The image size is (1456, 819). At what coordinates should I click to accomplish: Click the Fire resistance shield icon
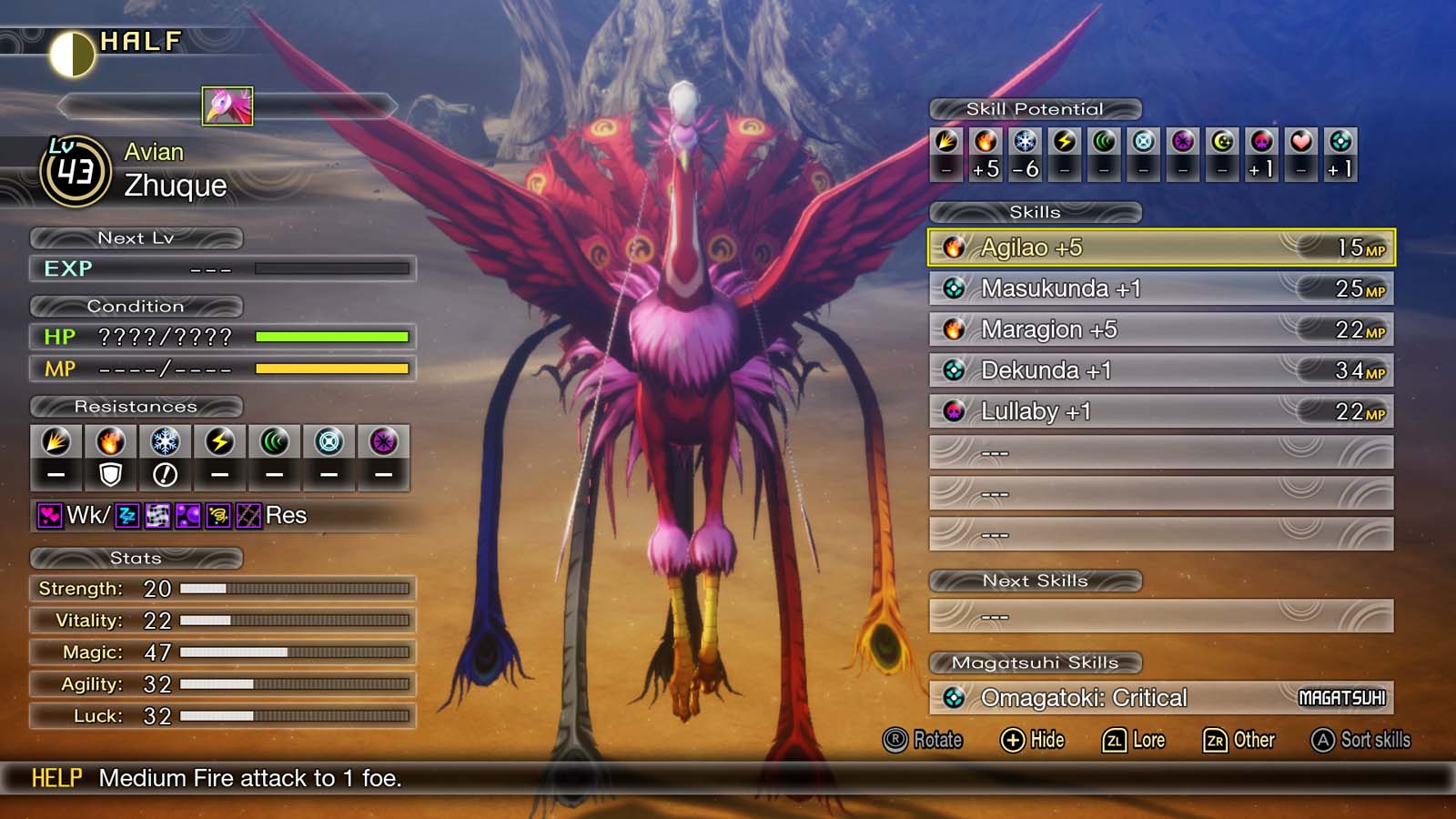click(111, 472)
